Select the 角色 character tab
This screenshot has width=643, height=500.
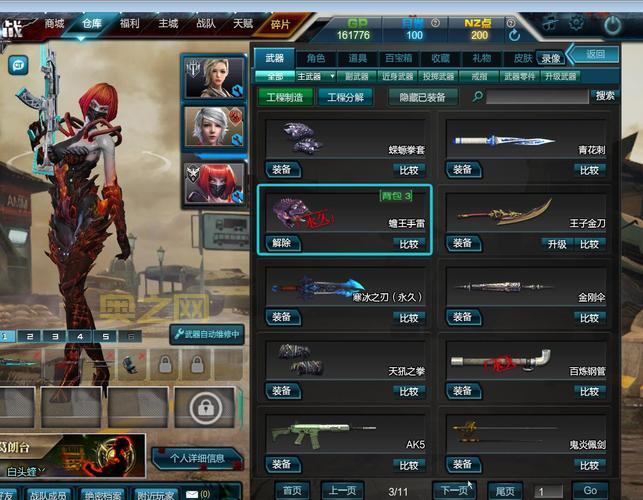[316, 59]
